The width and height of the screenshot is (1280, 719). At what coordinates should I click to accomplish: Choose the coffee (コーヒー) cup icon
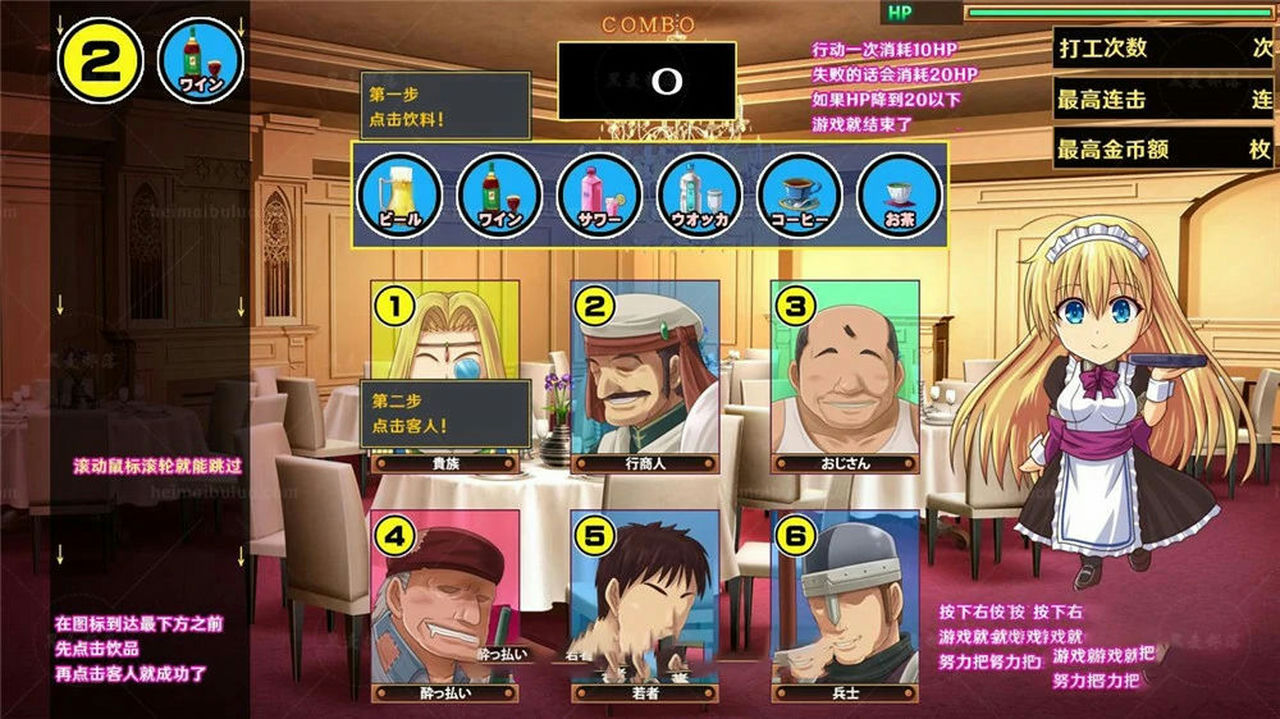(x=800, y=195)
